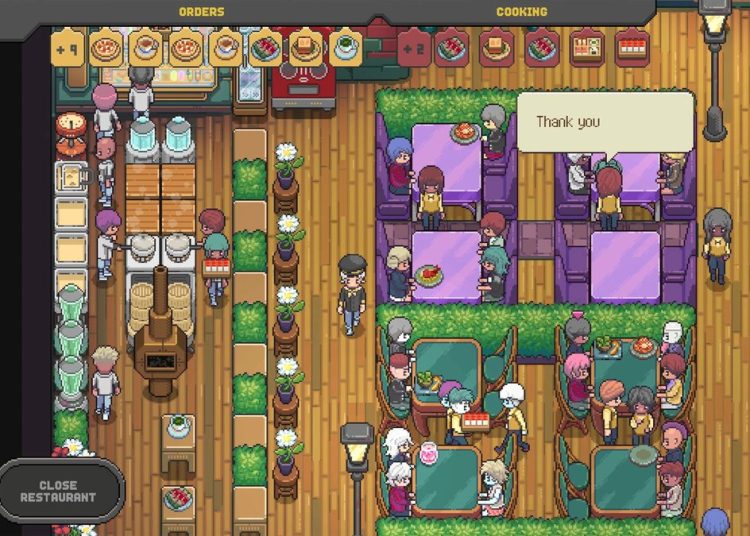Expand the +9 extra orders badge
Viewport: 750px width, 536px height.
68,48
